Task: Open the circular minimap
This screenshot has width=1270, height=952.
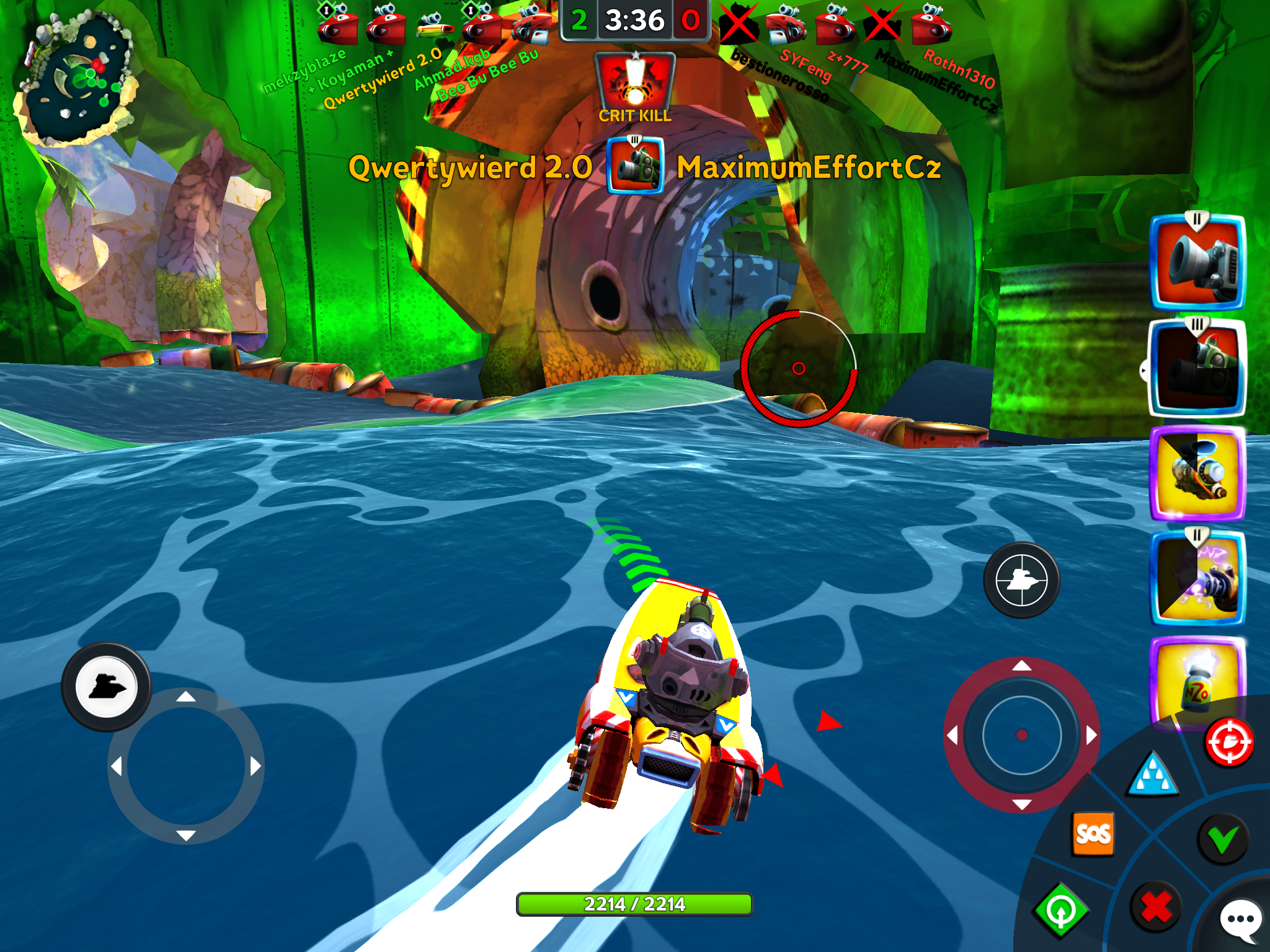Action: 78,77
